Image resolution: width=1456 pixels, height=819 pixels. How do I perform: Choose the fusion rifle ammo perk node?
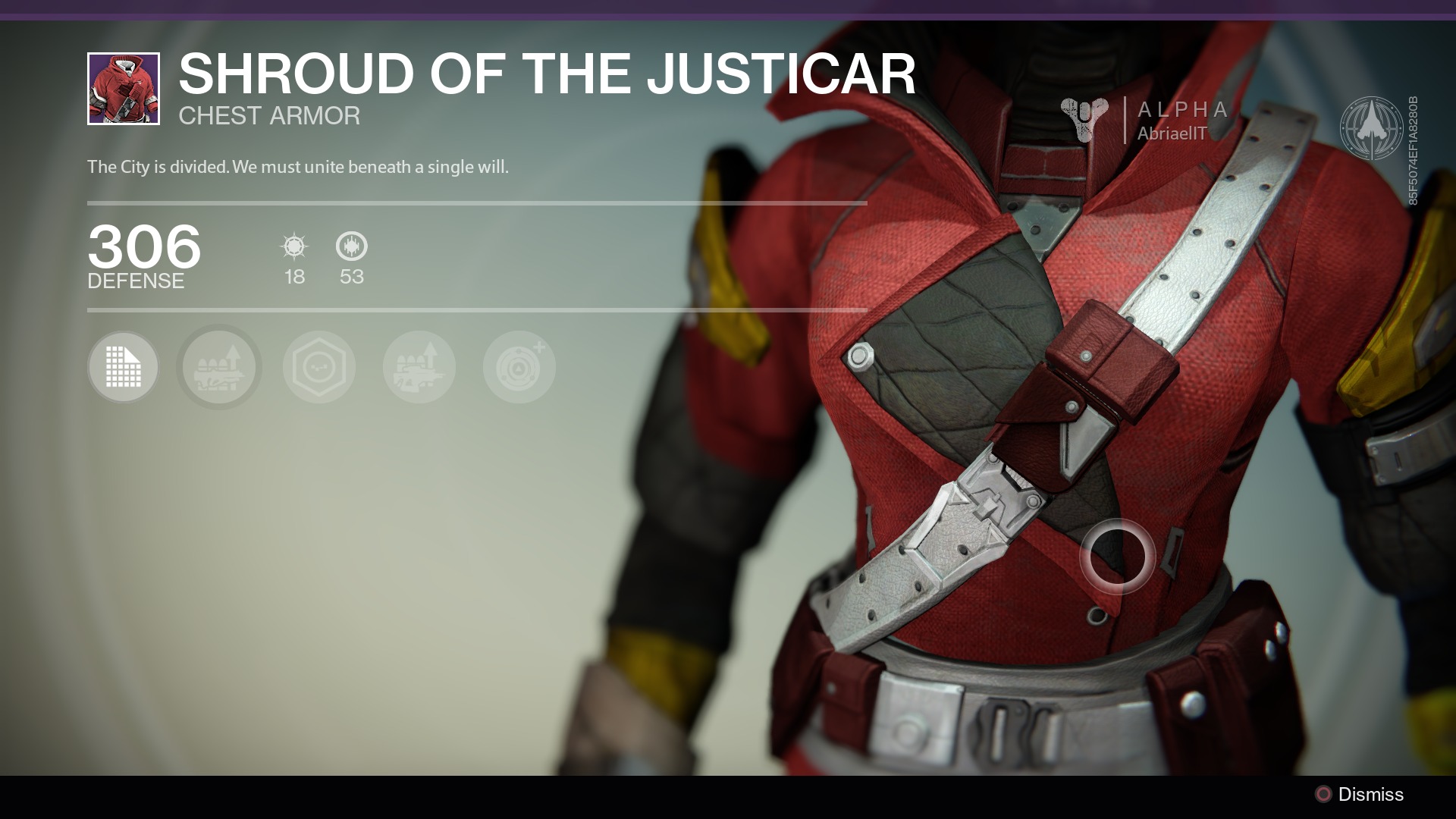tap(219, 367)
